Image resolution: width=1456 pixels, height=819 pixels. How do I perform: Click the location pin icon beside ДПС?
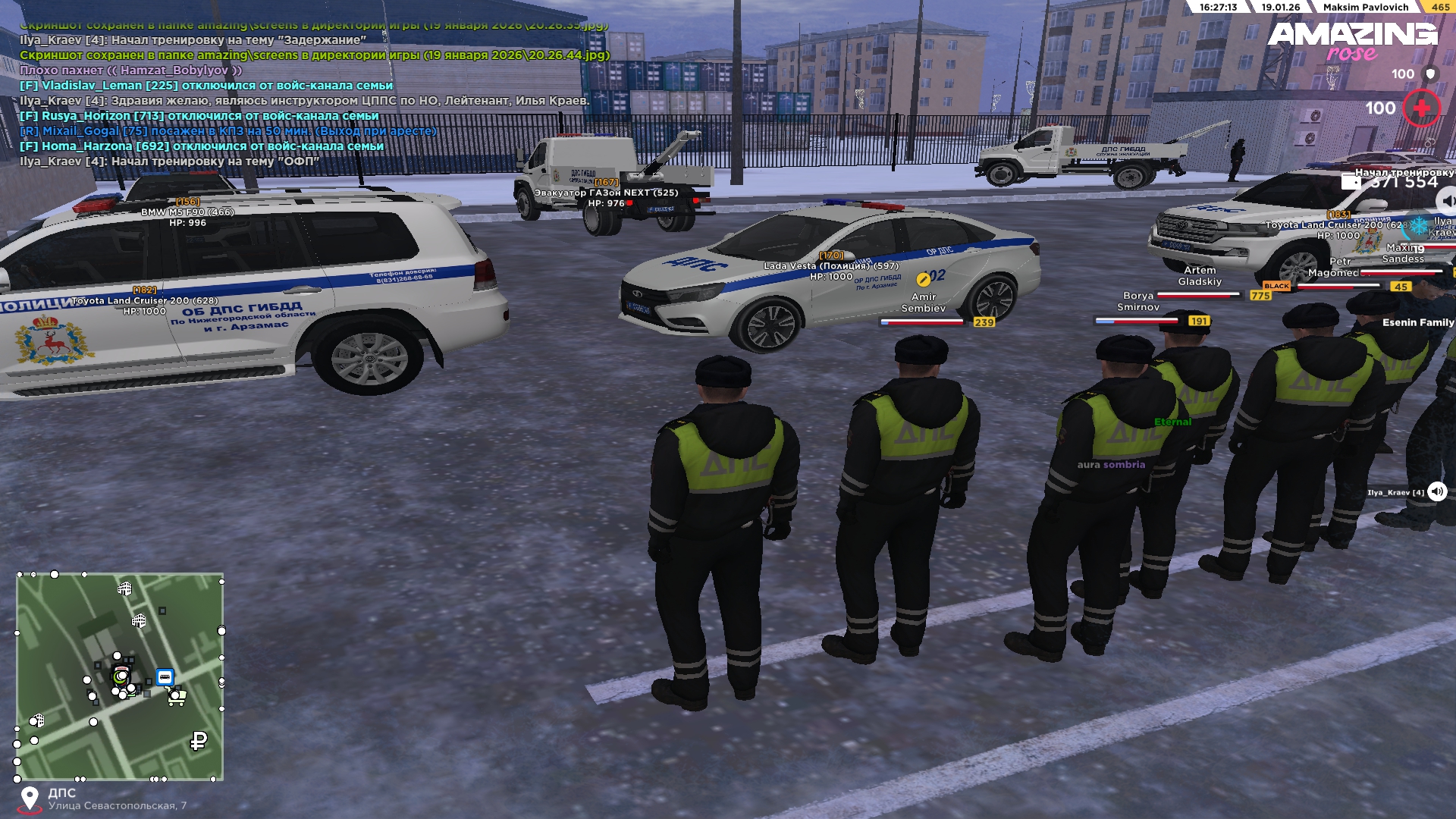[x=30, y=799]
